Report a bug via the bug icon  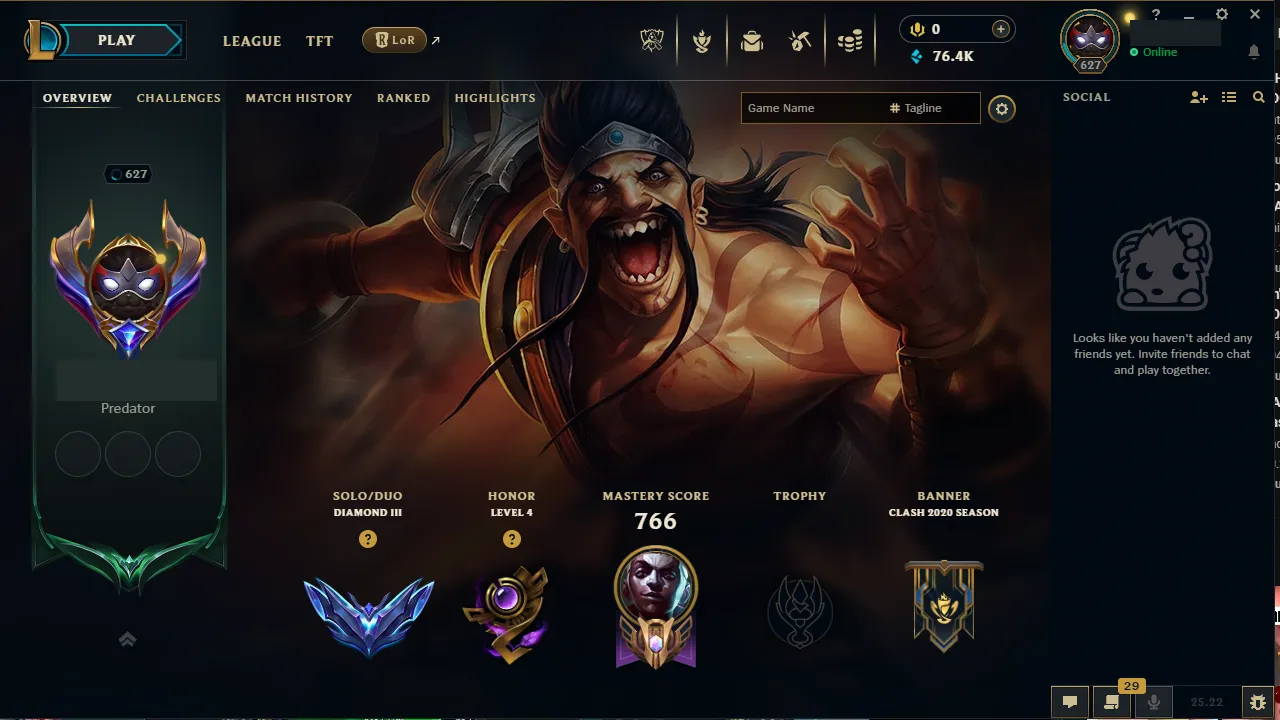[x=1257, y=702]
